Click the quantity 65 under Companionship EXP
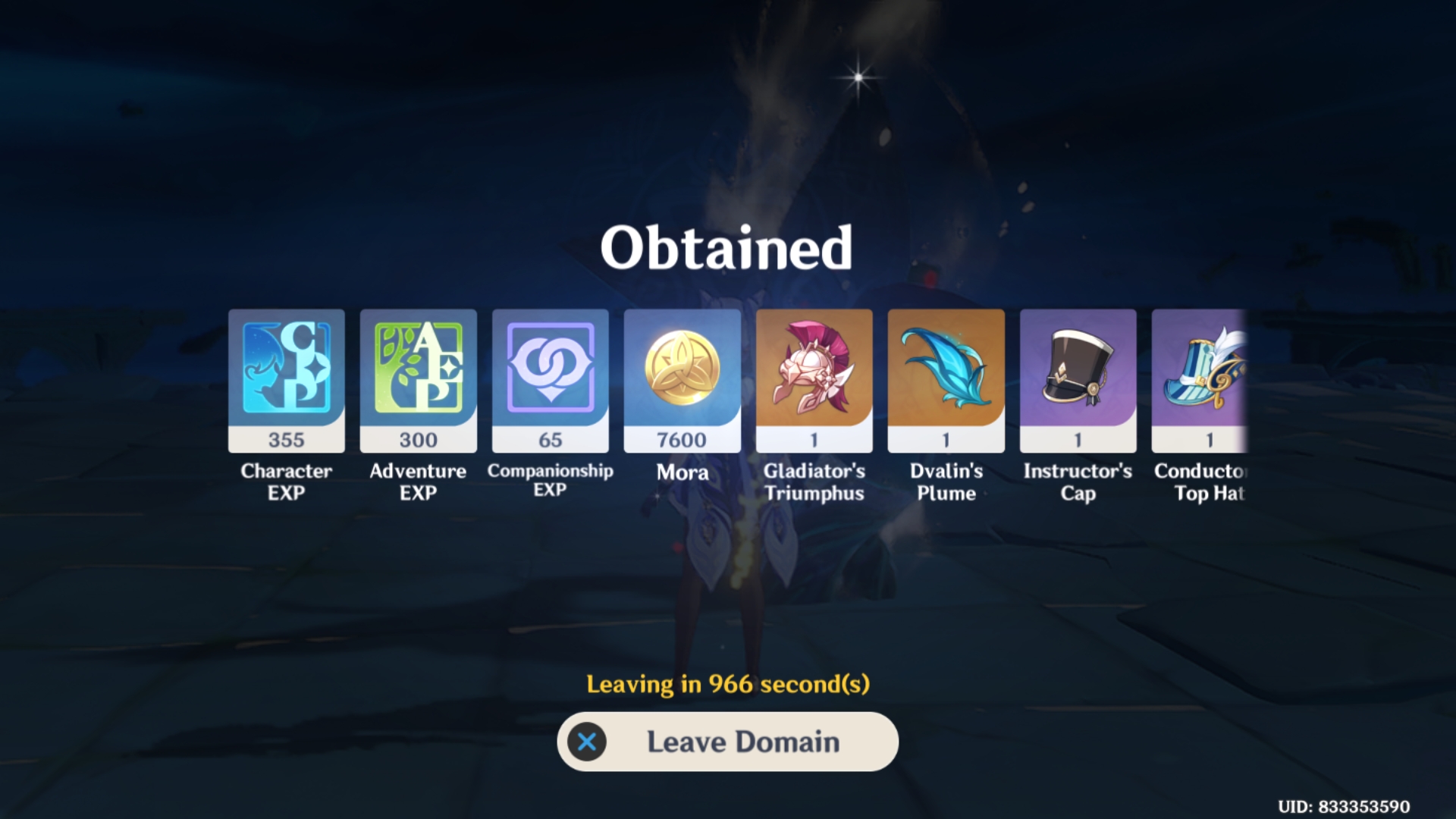 (x=550, y=440)
